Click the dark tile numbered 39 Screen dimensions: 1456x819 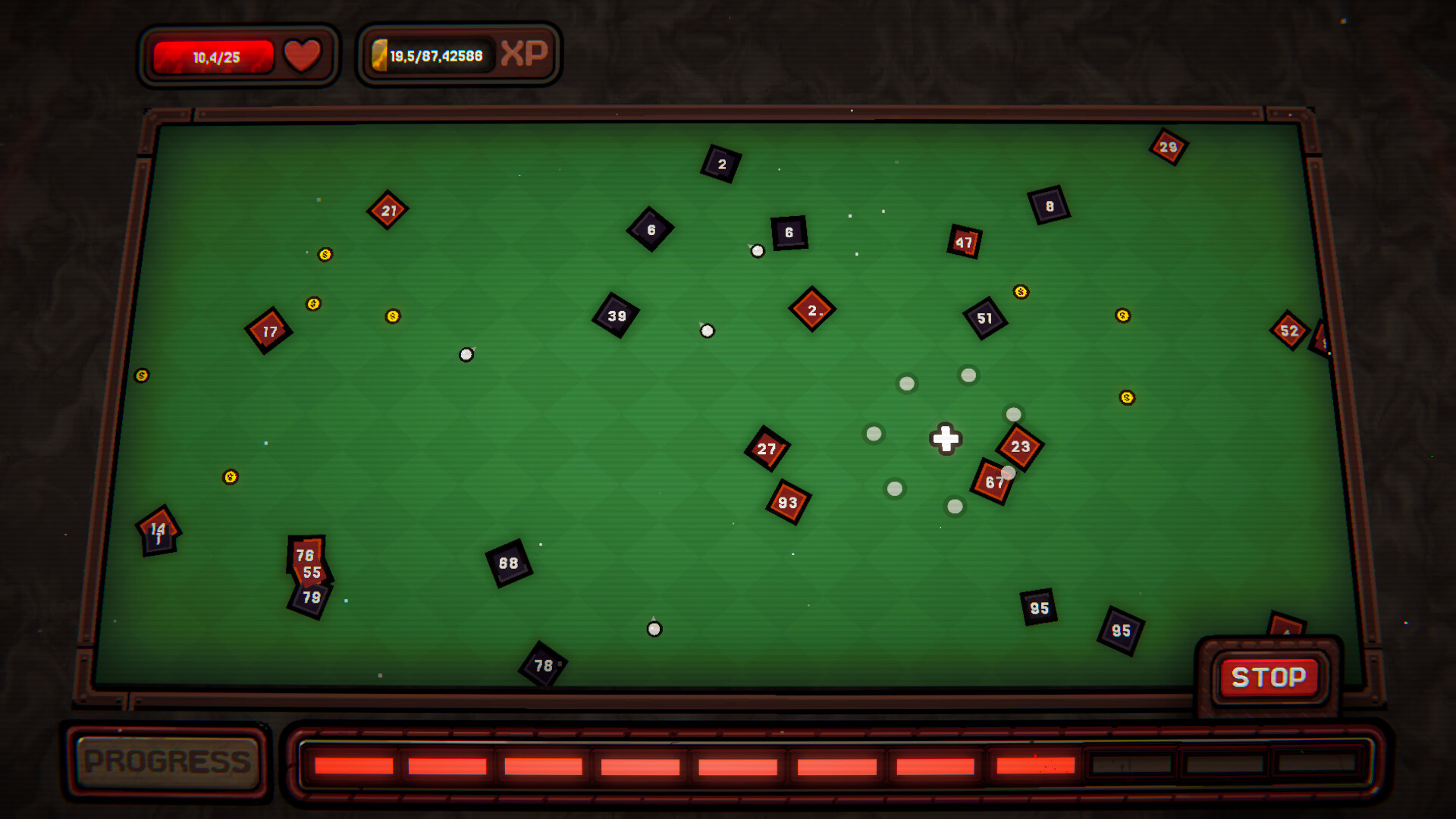[x=617, y=314]
